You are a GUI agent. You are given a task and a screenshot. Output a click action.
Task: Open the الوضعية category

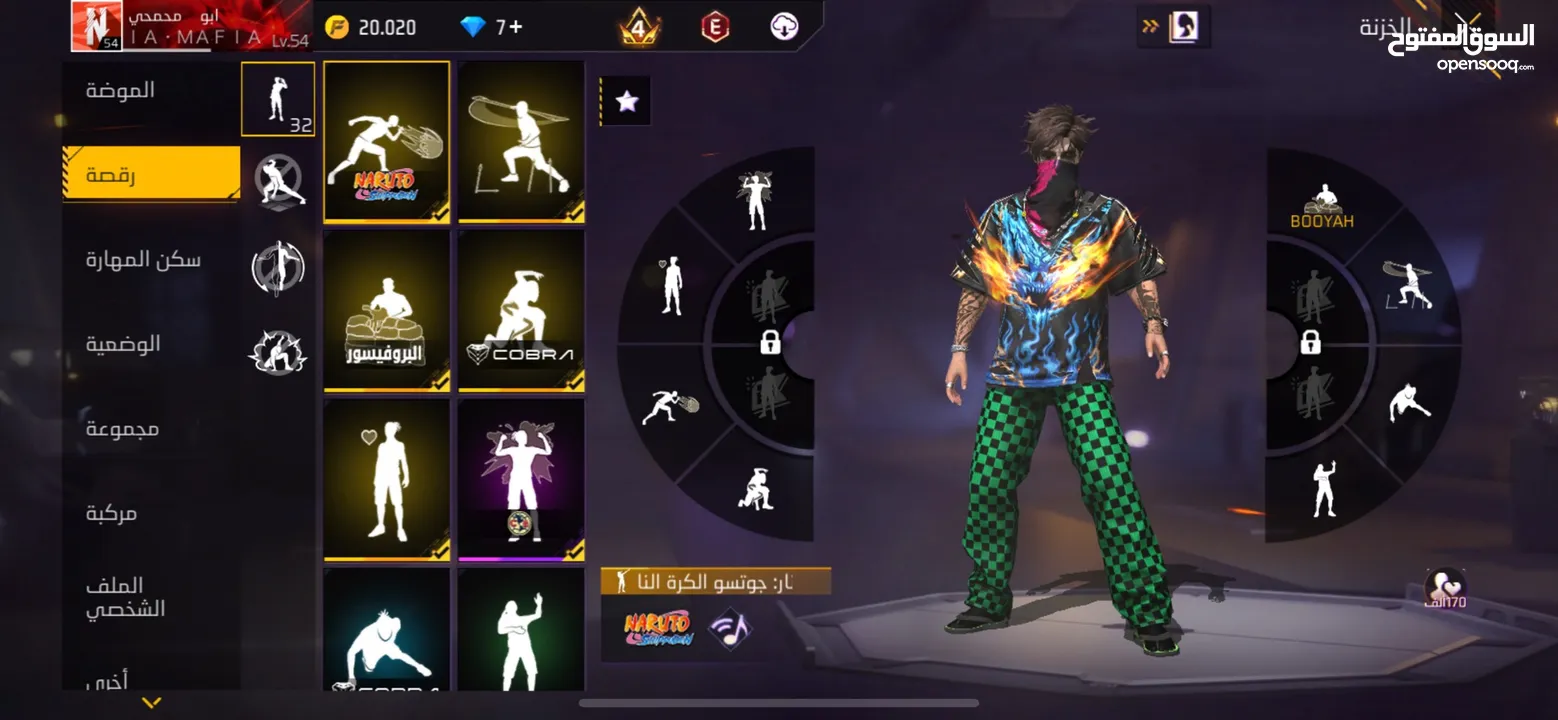[123, 345]
